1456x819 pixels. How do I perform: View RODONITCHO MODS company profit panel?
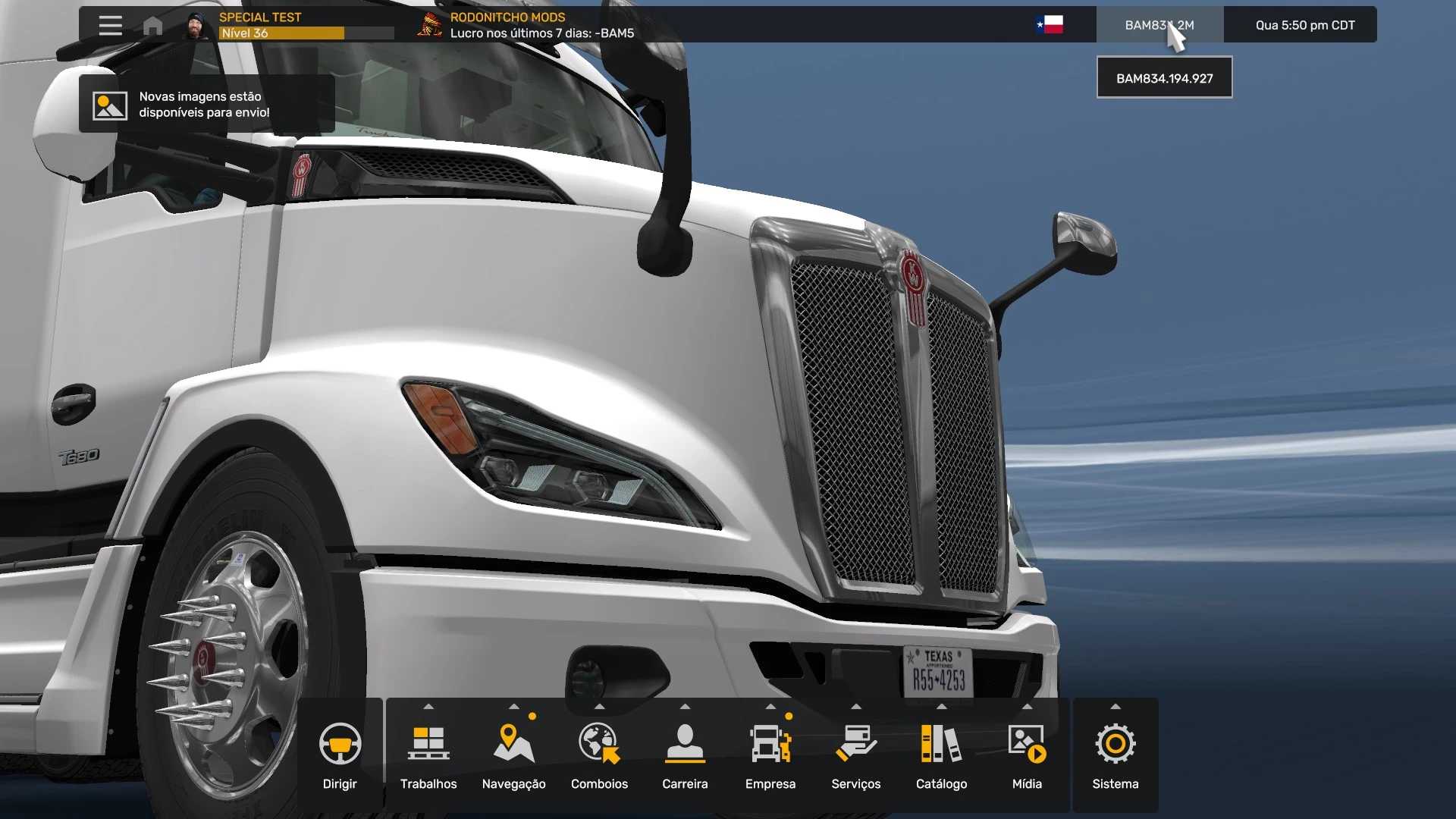tap(526, 25)
